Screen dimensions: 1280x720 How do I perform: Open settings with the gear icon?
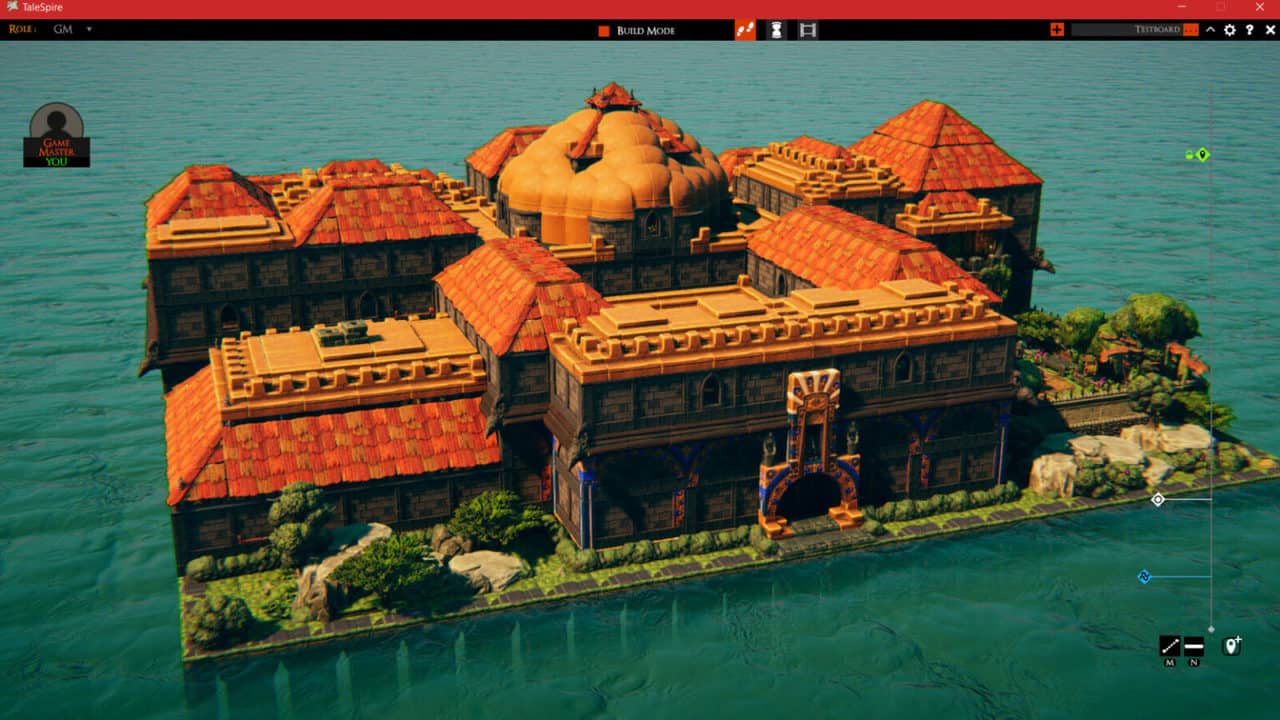pos(1230,30)
